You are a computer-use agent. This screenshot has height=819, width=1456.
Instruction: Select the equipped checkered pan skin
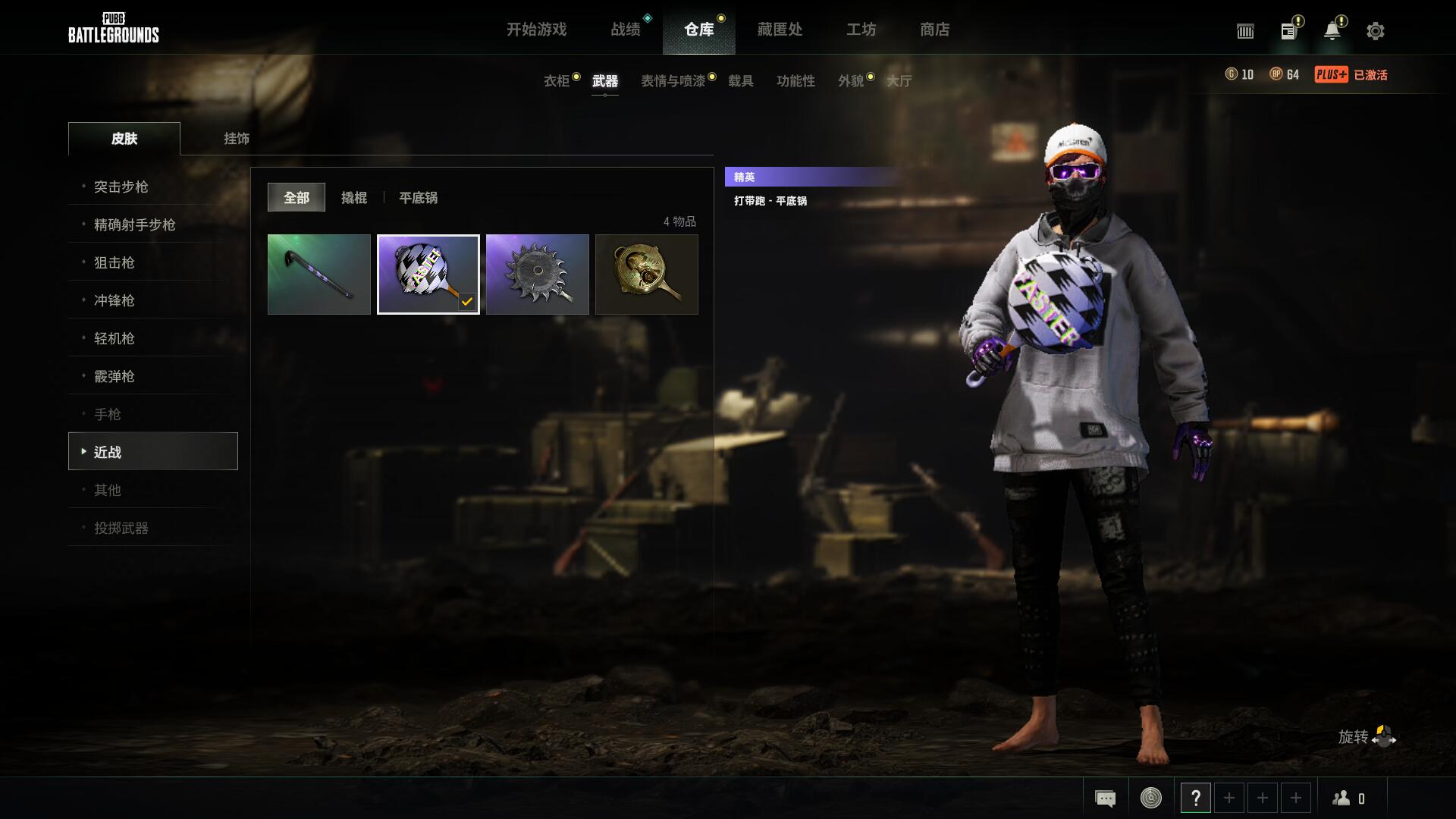click(428, 275)
